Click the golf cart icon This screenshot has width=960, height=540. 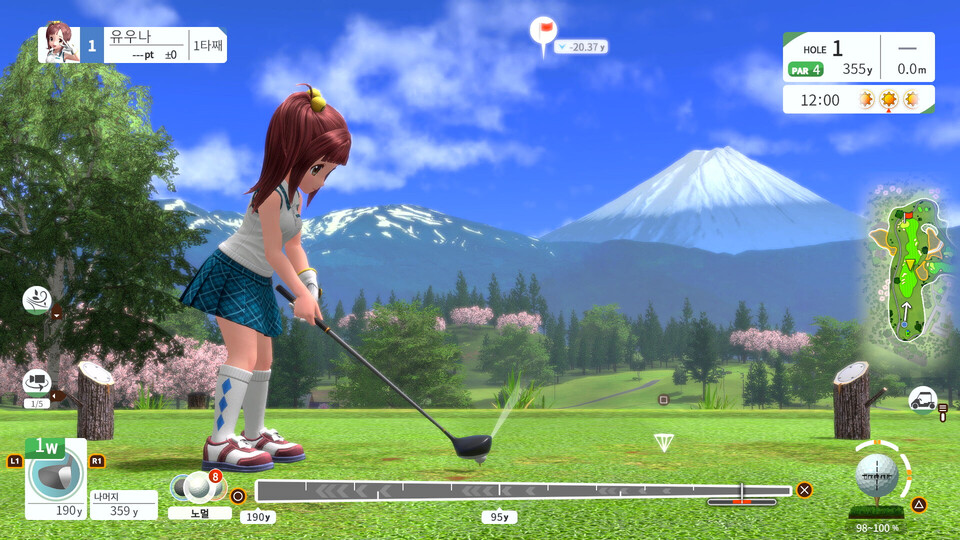922,400
